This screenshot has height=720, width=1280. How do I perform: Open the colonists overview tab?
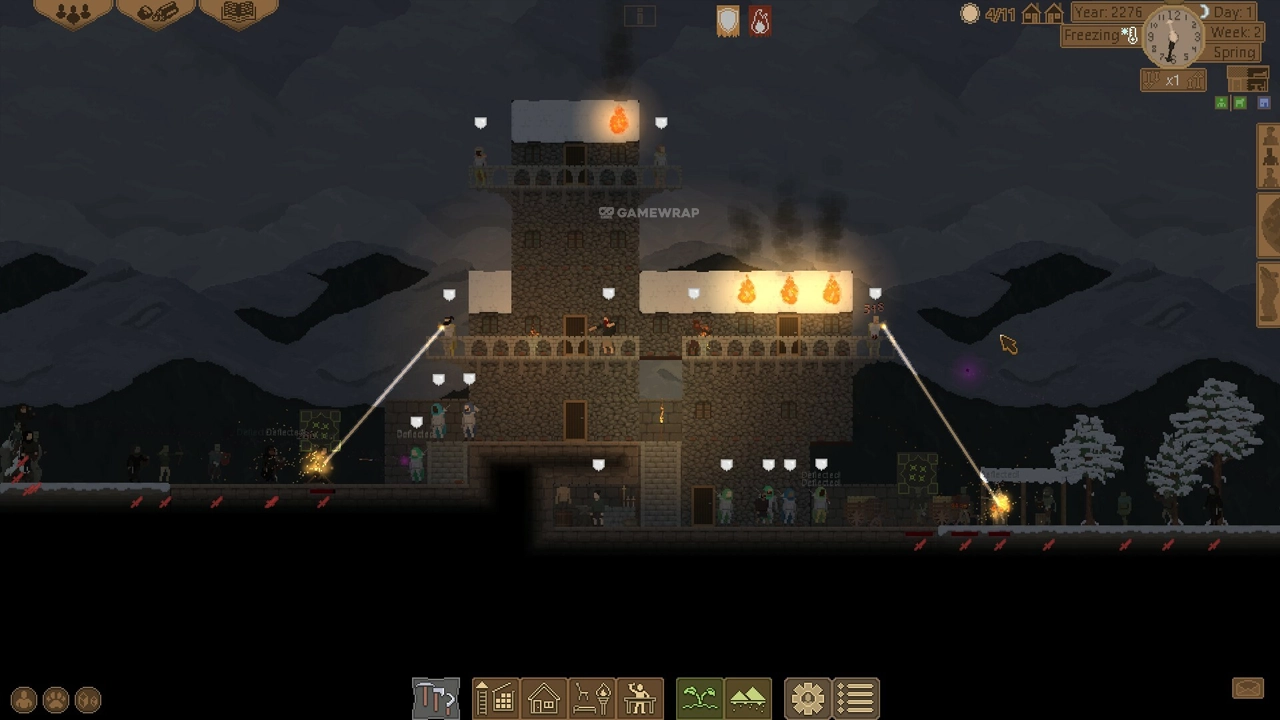pyautogui.click(x=72, y=13)
